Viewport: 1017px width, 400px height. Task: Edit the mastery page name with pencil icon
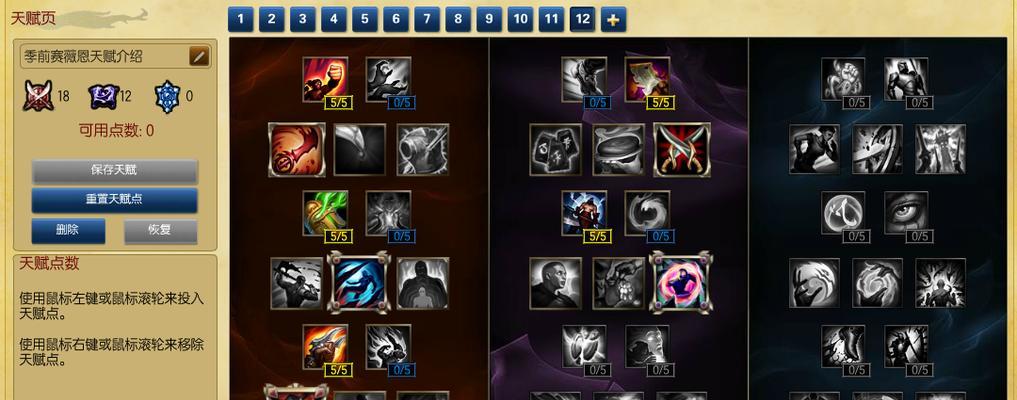199,56
